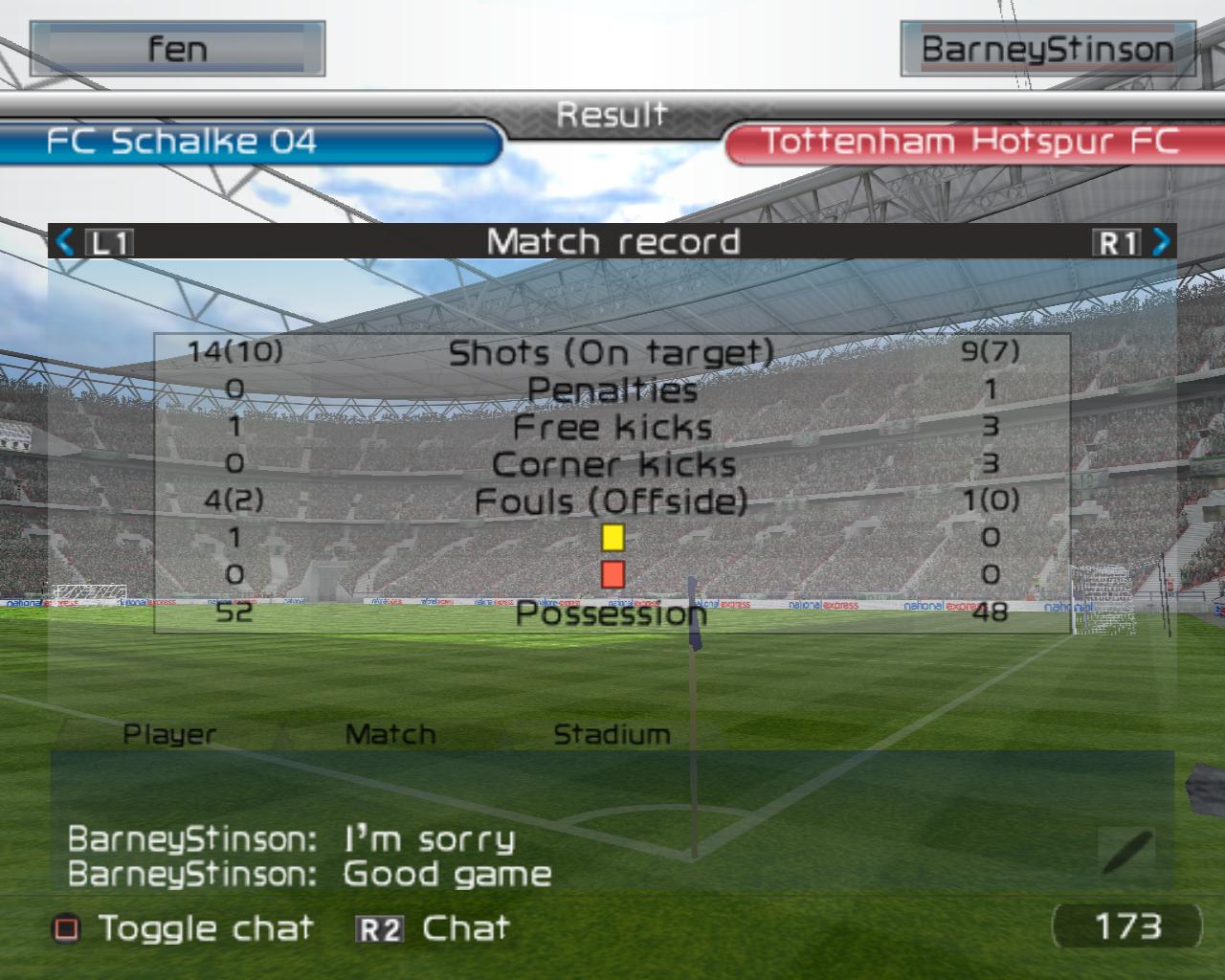Go to previous page with left blue arrow

[x=65, y=241]
